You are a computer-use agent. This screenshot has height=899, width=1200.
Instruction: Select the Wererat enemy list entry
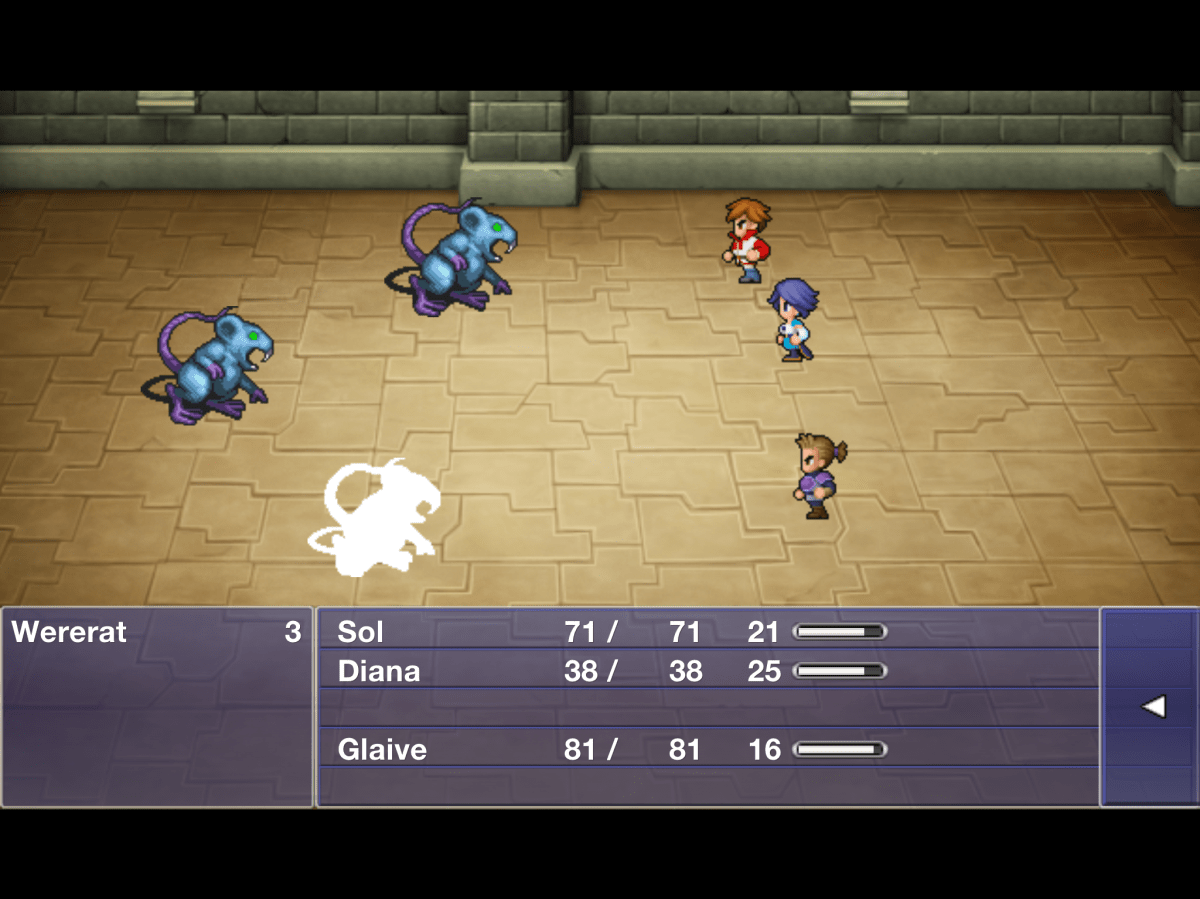click(156, 632)
